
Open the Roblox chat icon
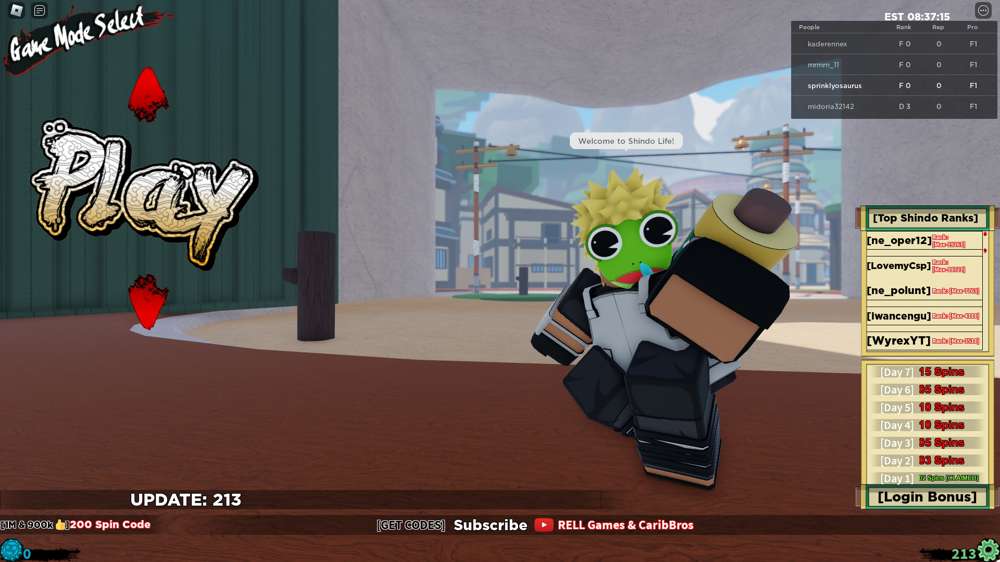click(x=39, y=11)
